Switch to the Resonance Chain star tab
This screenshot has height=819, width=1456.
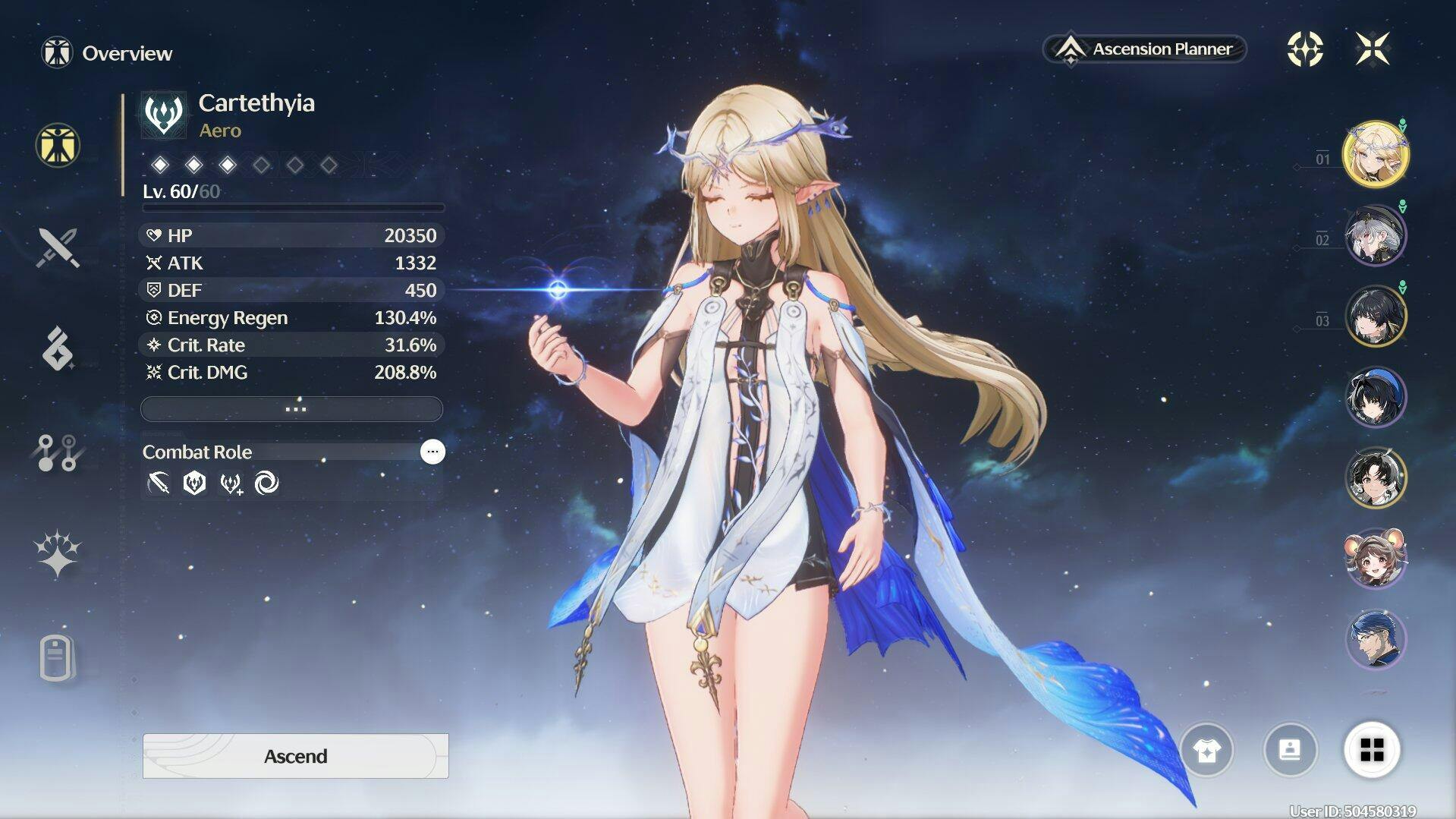pyautogui.click(x=58, y=554)
